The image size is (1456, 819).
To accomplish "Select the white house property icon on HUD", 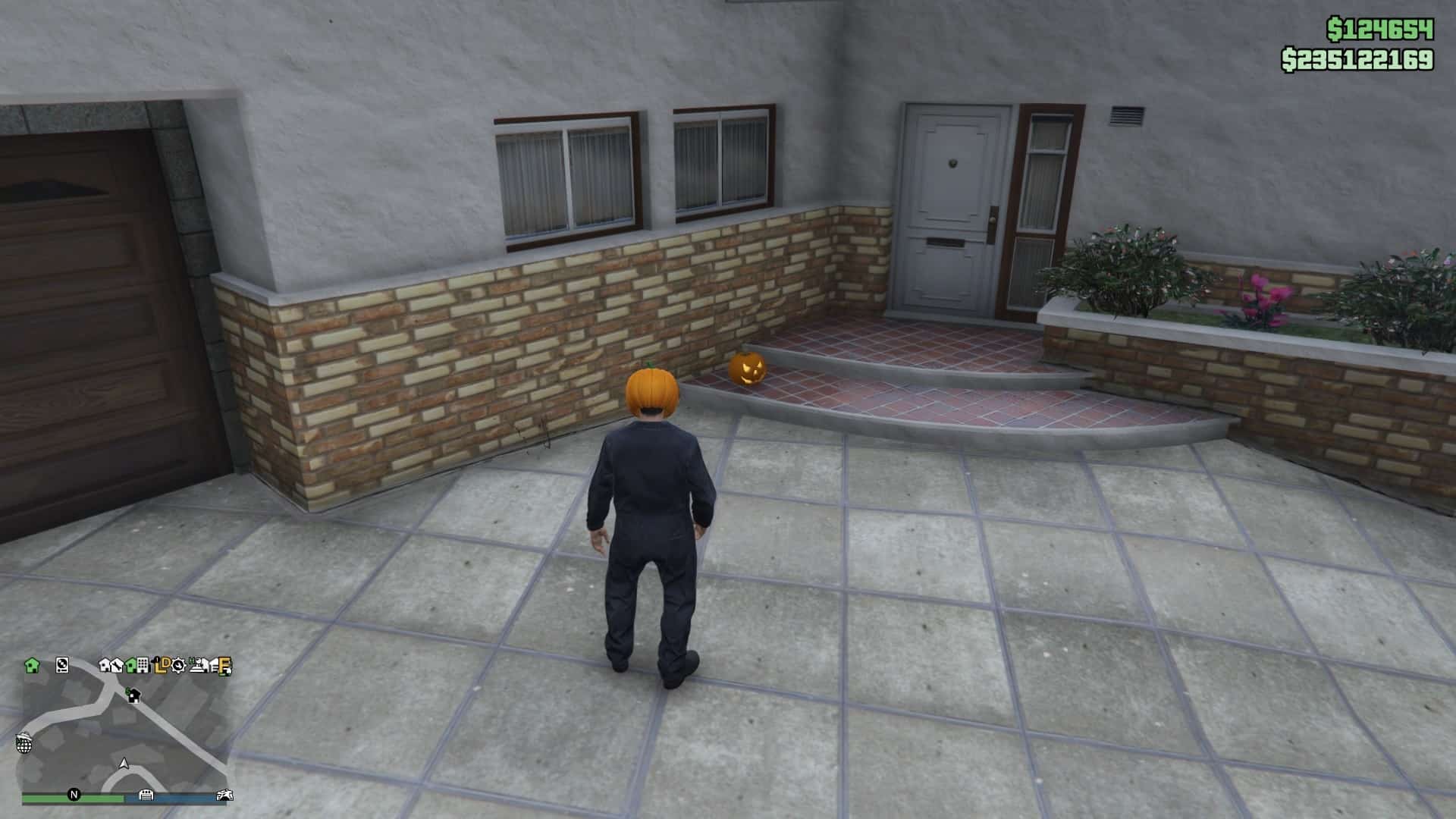I will [105, 666].
